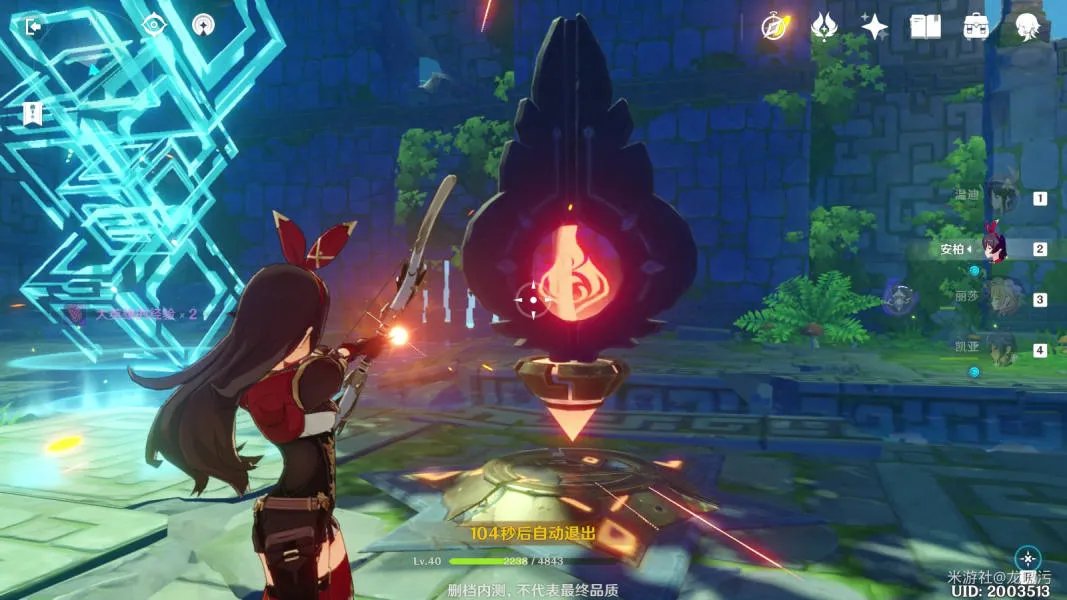Click the compass star button near the UID

tap(1027, 558)
